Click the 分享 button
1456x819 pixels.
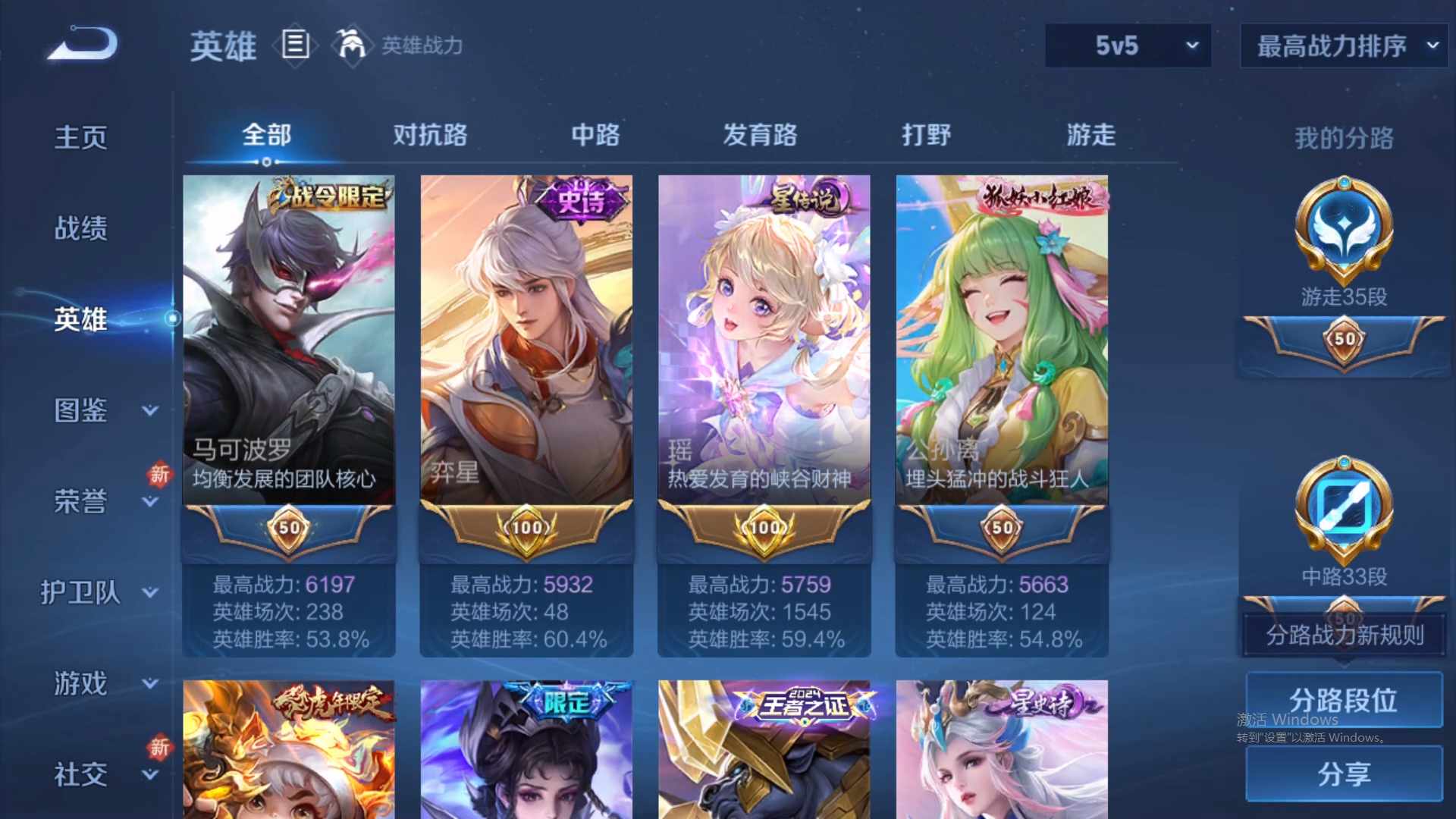(1343, 775)
